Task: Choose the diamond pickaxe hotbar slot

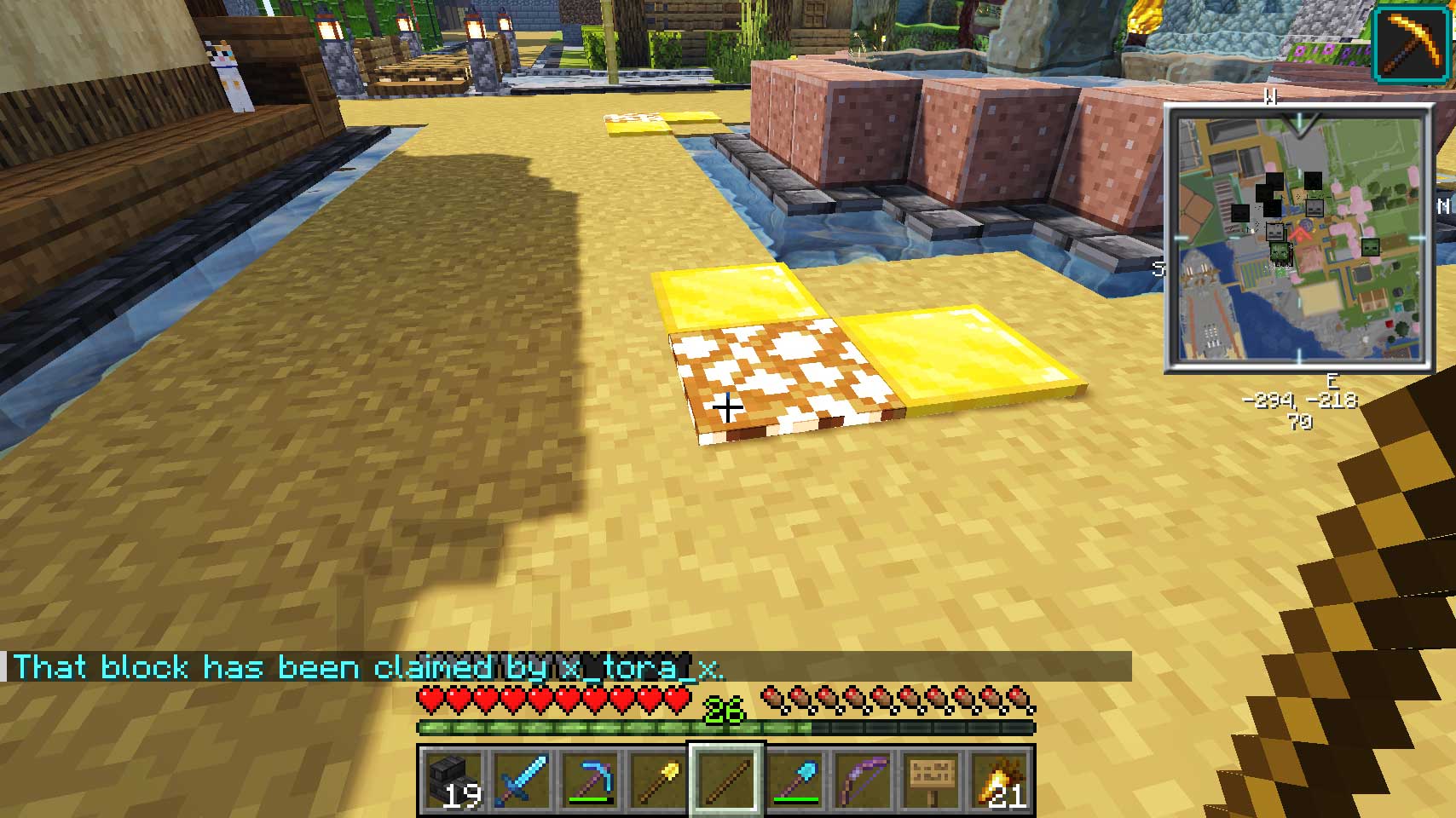Action: click(590, 780)
